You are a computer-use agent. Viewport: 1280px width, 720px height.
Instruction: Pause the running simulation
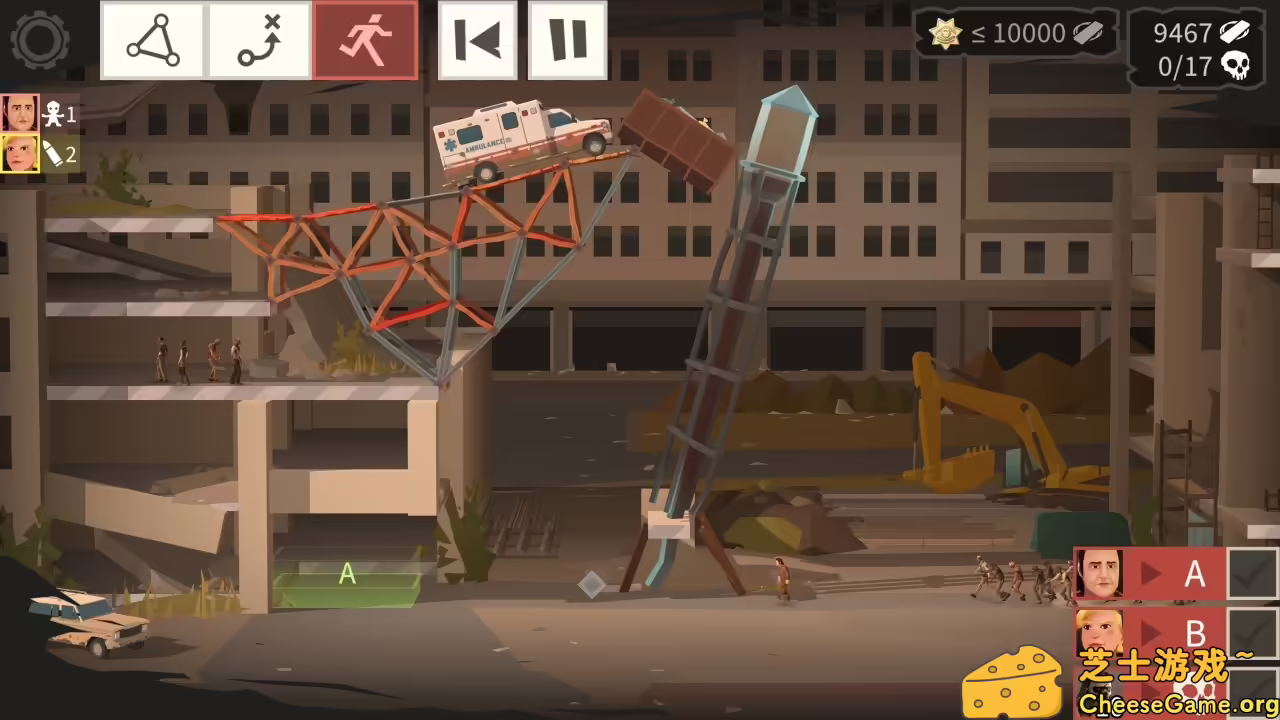566,40
